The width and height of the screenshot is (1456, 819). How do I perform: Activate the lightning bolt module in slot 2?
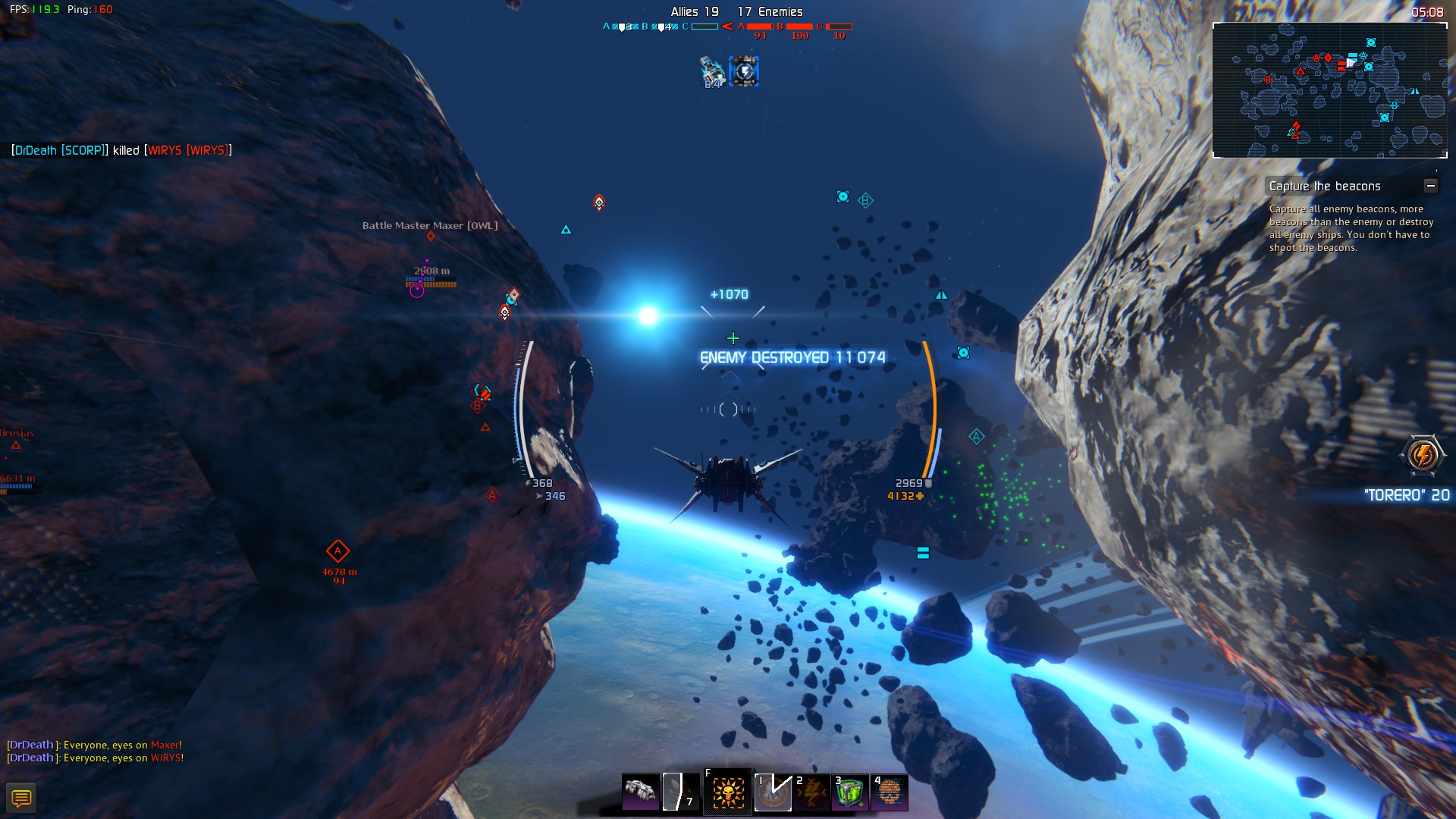click(x=811, y=792)
